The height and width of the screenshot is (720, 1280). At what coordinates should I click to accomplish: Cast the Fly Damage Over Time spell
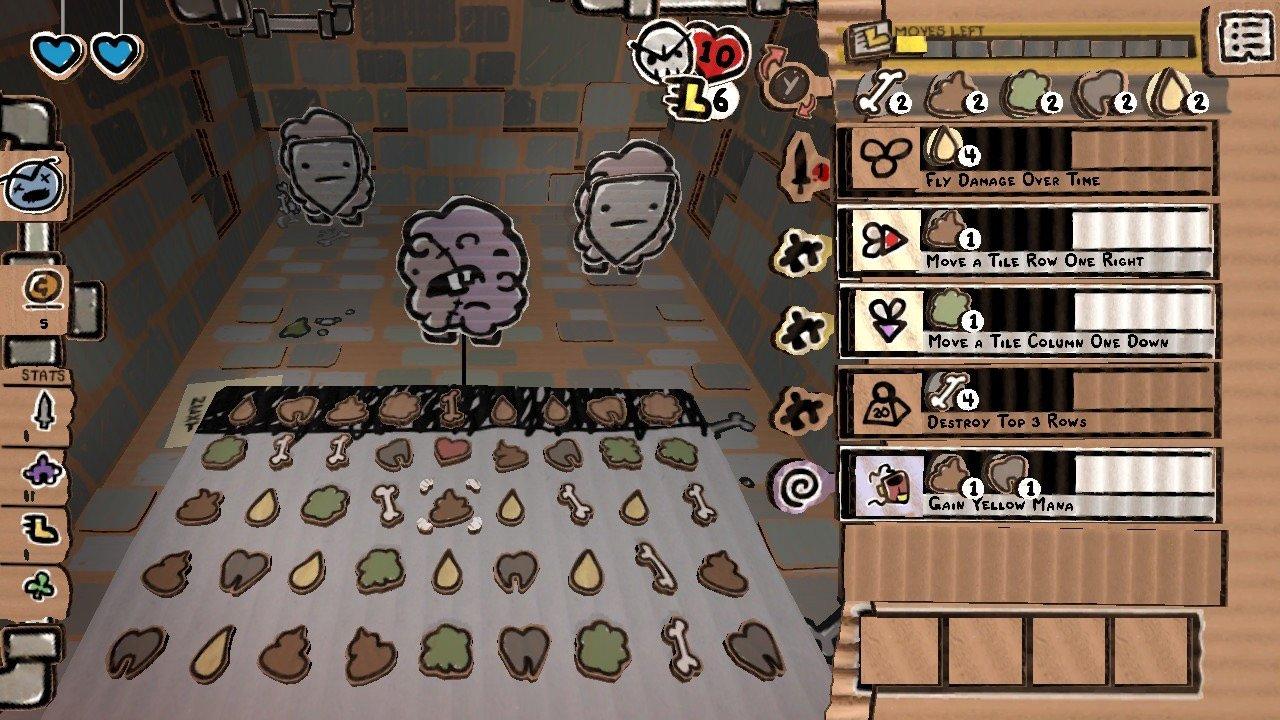click(1030, 160)
